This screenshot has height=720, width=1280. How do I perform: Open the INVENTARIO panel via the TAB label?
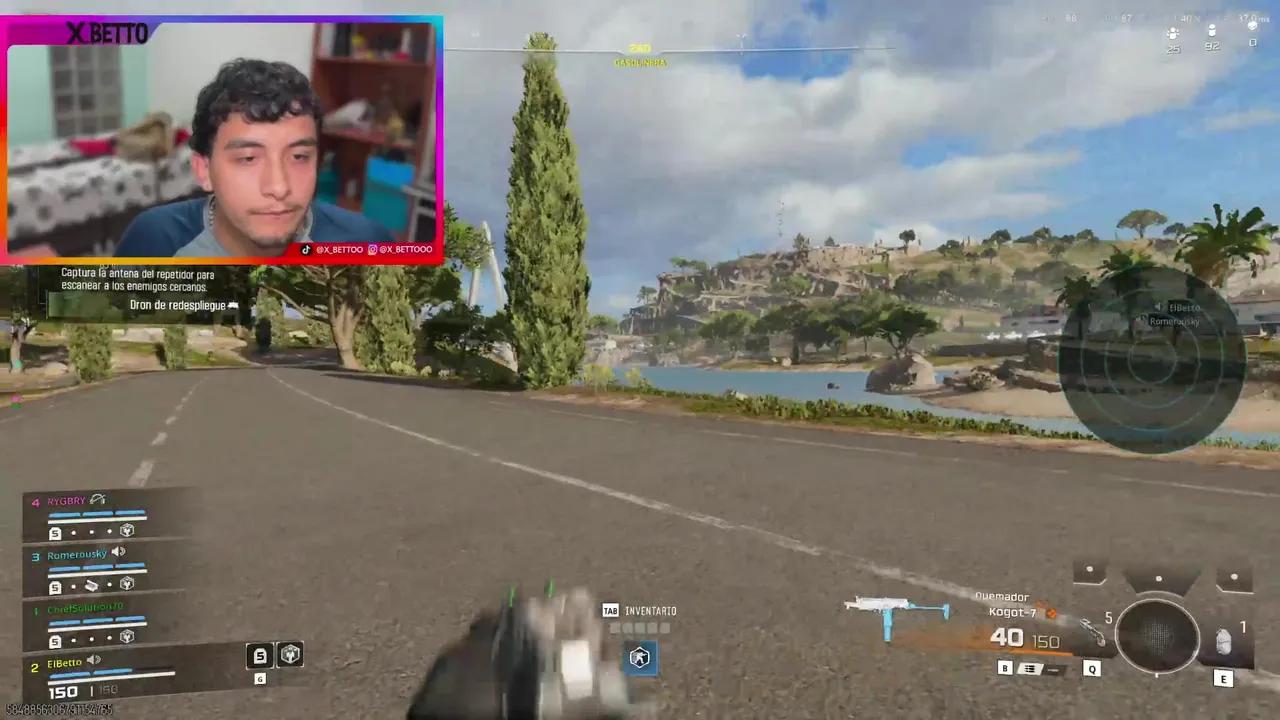click(x=610, y=610)
